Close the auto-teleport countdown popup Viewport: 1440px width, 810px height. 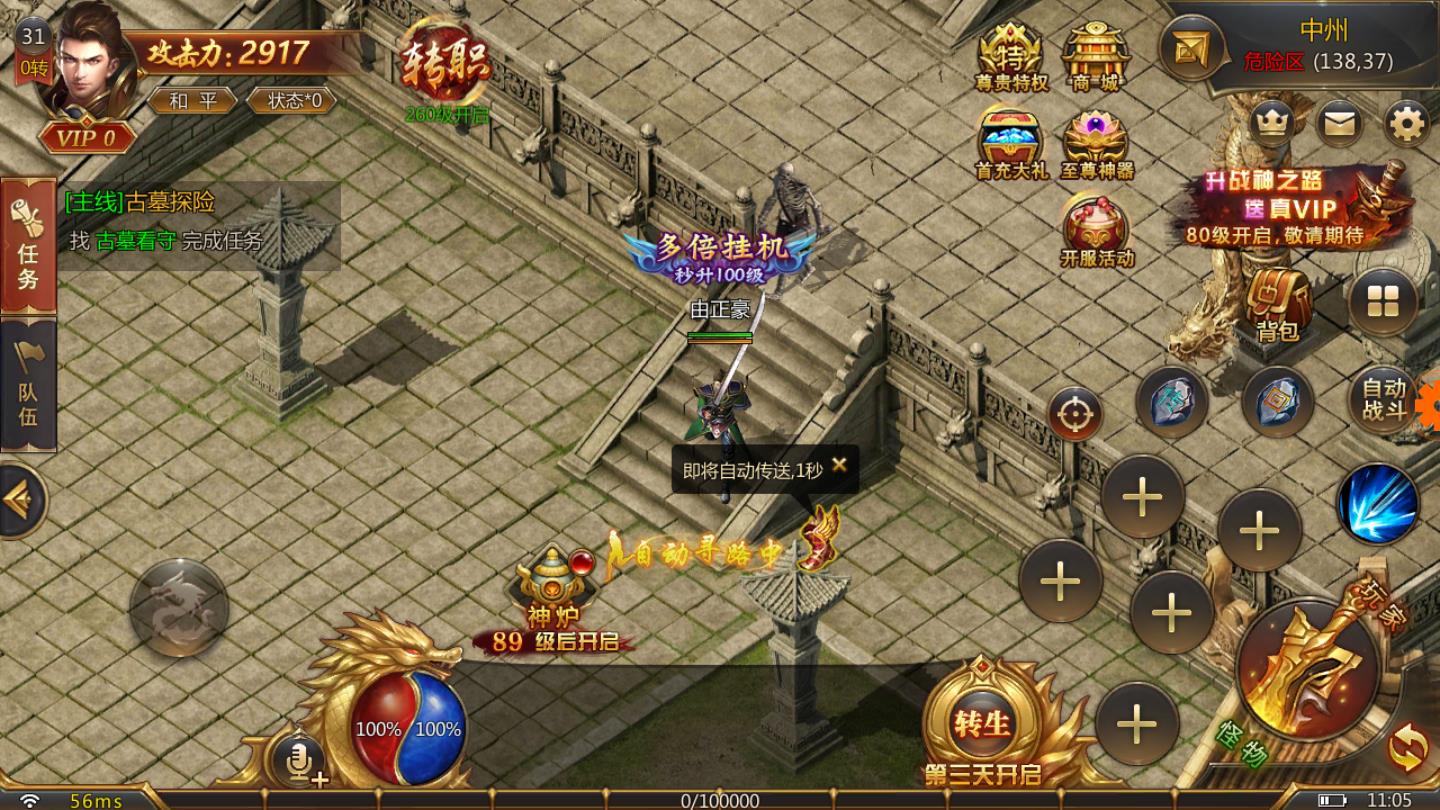[839, 465]
